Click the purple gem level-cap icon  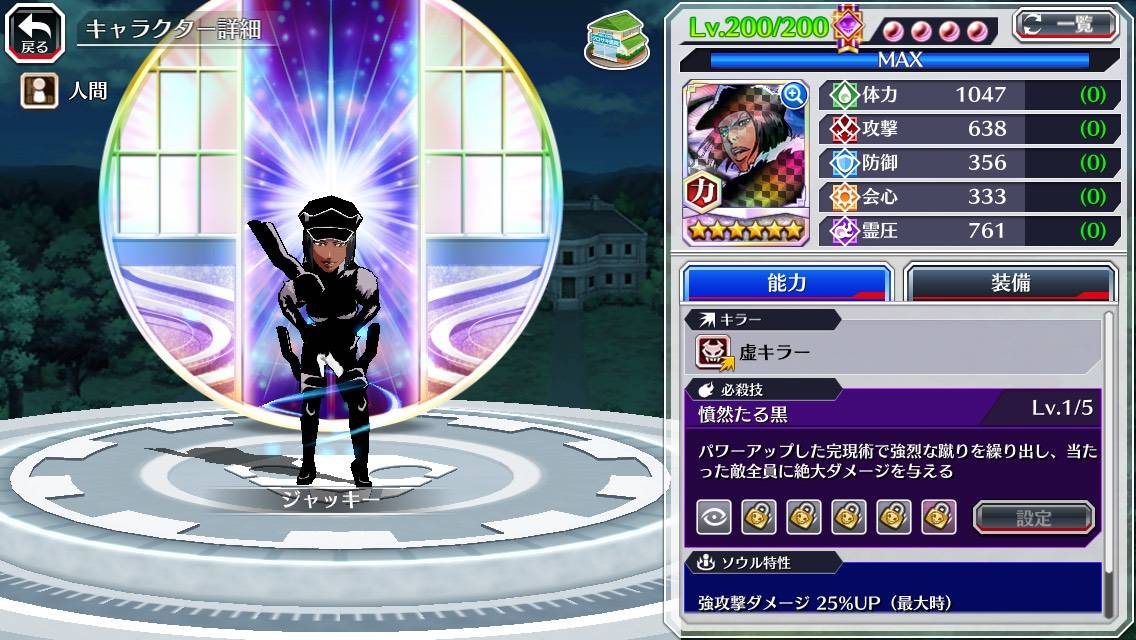pos(848,27)
